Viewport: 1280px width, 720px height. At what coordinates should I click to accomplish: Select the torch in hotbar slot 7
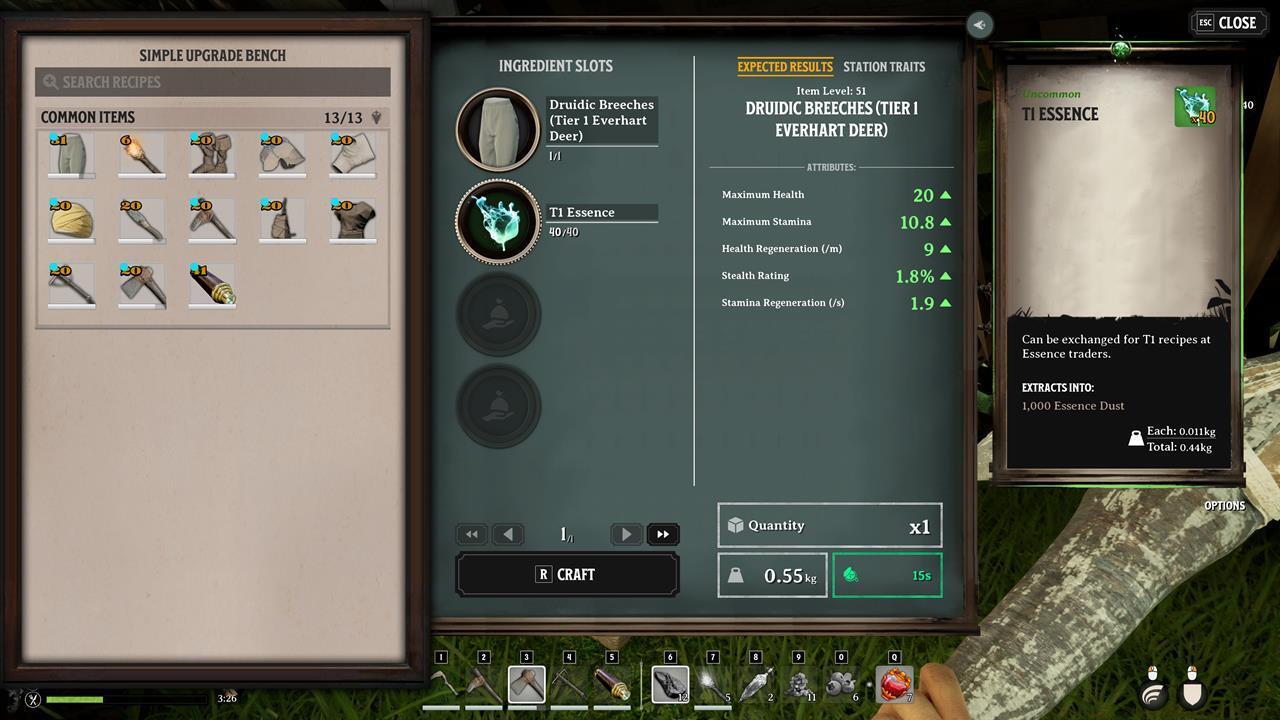(715, 684)
